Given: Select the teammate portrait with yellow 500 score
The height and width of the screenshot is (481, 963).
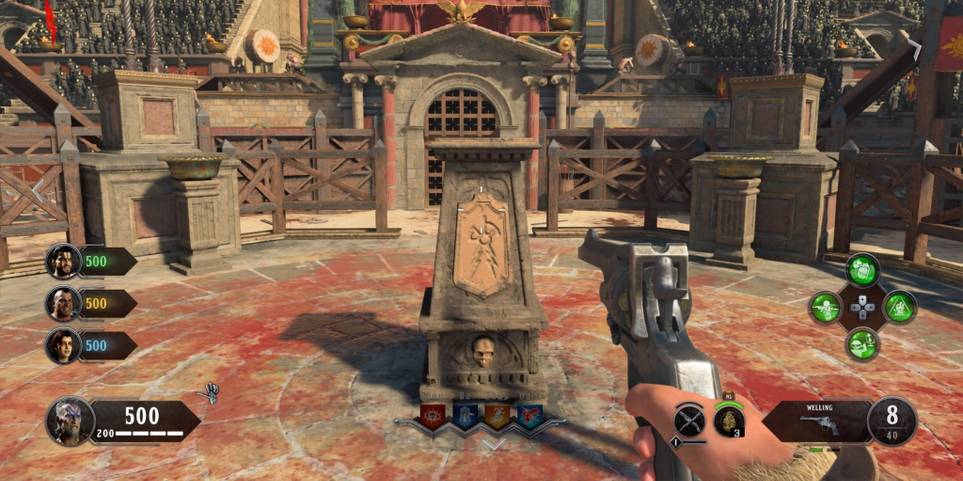Looking at the screenshot, I should (64, 304).
